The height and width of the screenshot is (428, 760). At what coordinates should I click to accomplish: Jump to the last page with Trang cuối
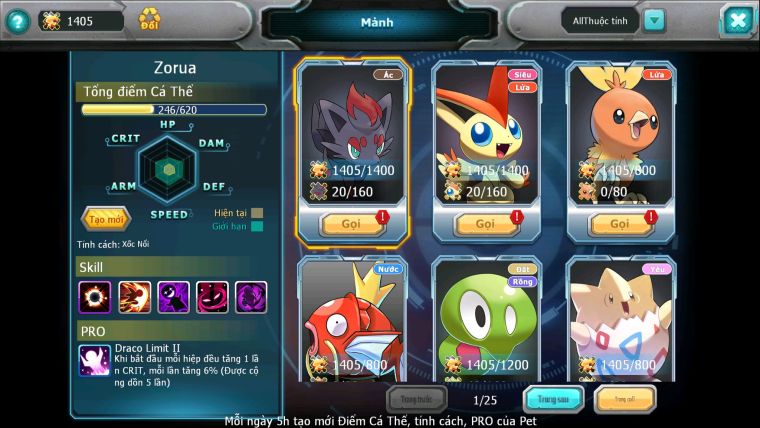tap(625, 400)
